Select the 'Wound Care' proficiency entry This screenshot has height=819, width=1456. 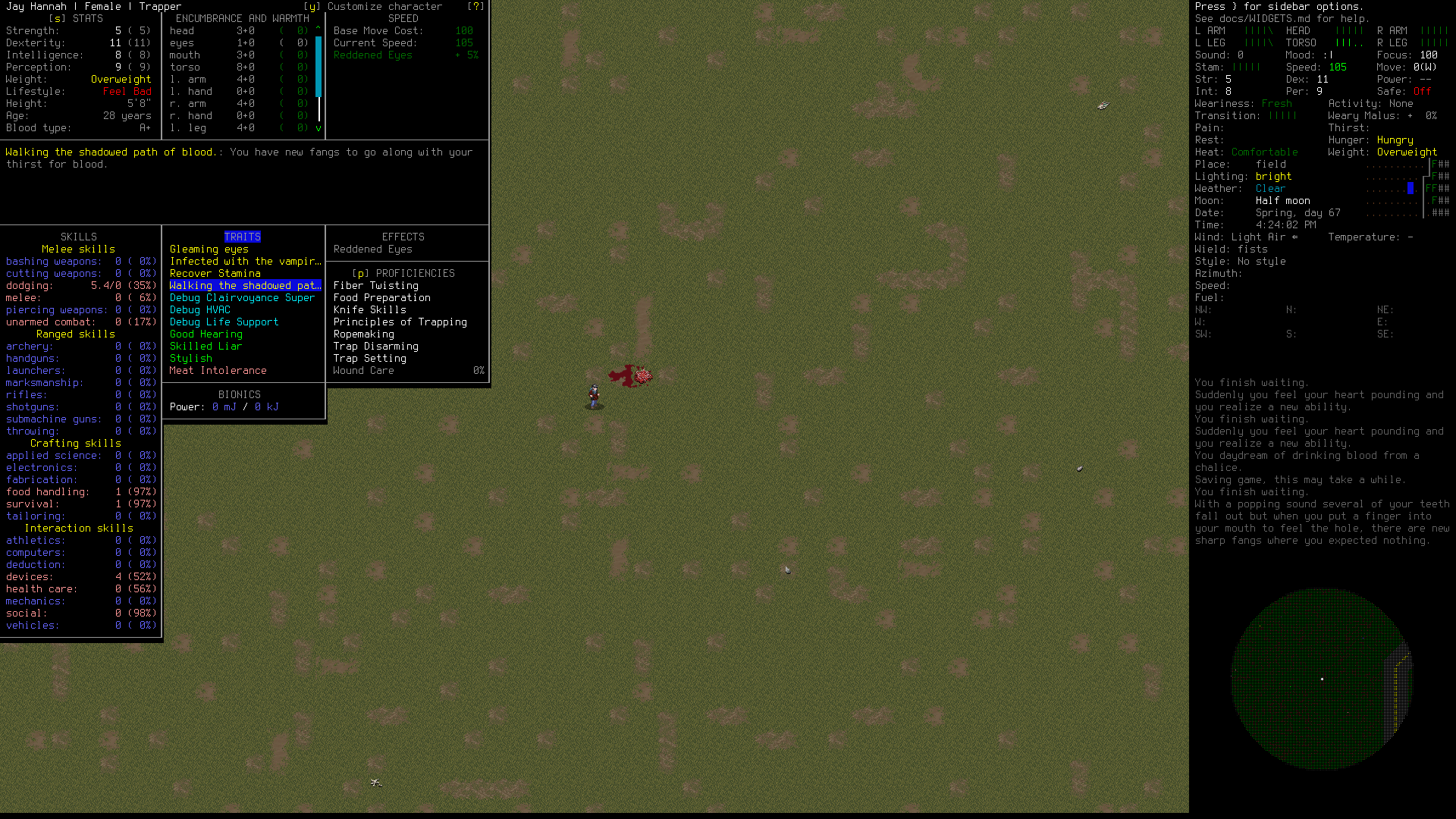(363, 370)
